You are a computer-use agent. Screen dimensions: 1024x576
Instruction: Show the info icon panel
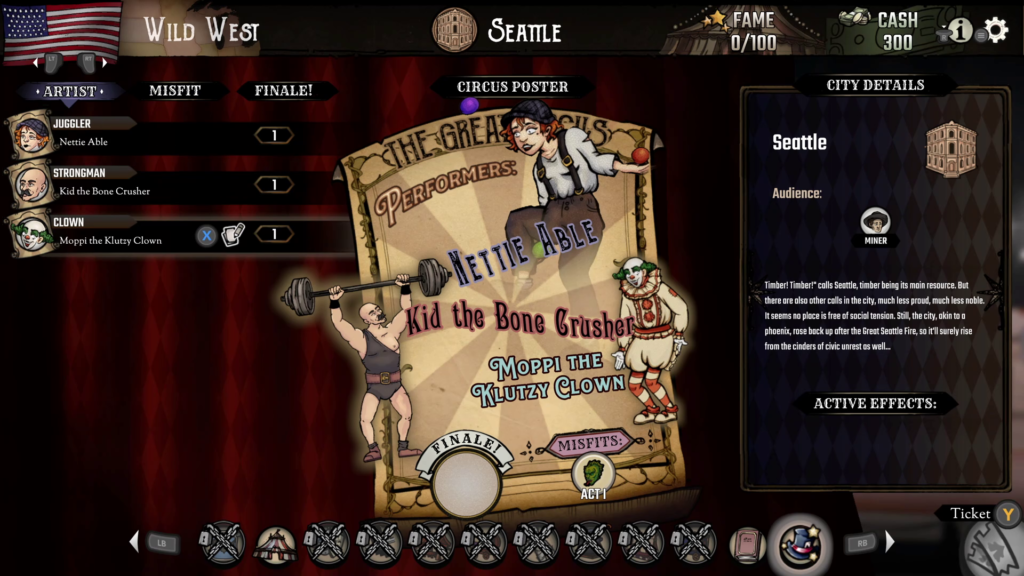[x=960, y=30]
